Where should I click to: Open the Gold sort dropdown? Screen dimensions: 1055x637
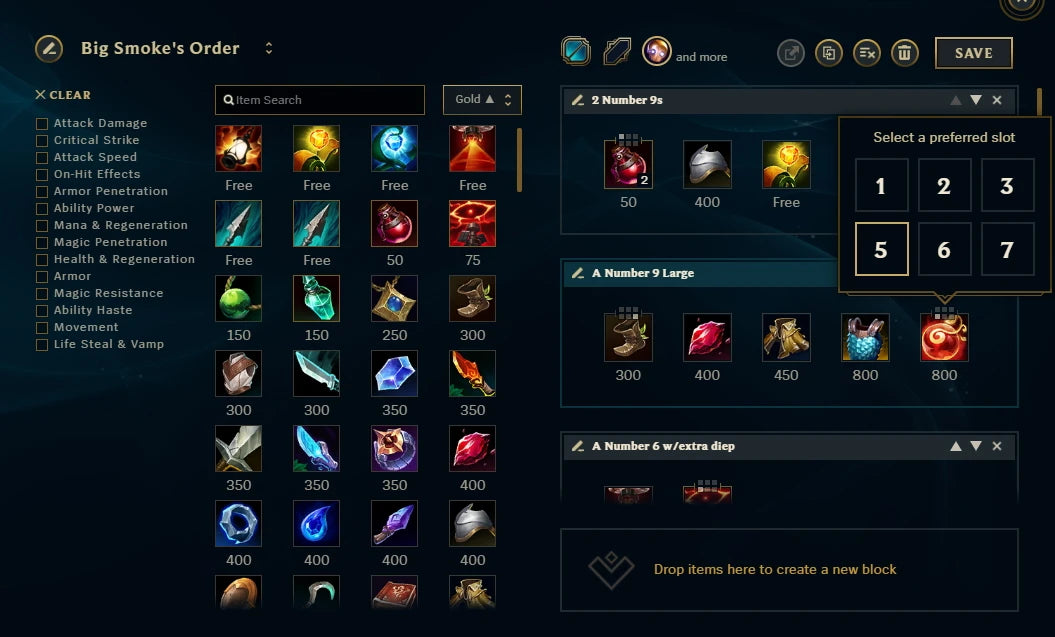(482, 100)
